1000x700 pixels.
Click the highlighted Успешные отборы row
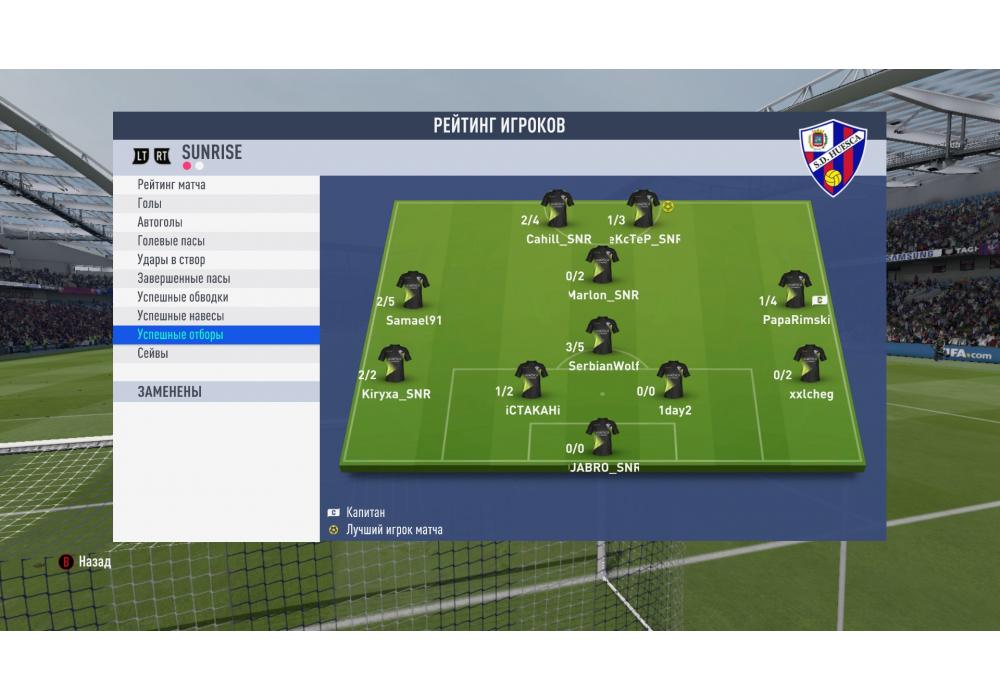coord(215,335)
